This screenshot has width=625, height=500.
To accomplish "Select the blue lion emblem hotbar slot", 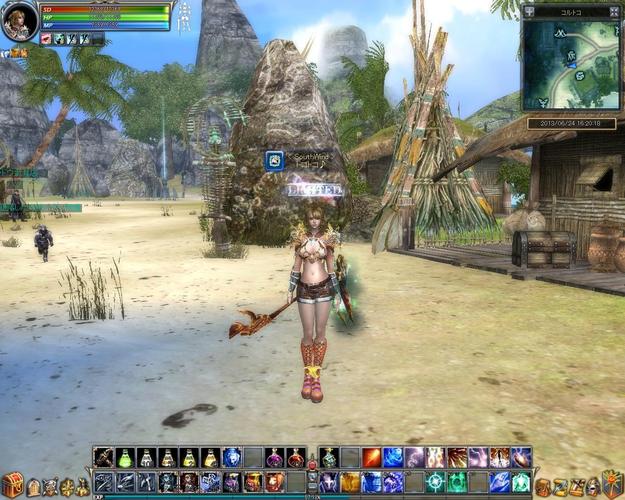I will click(232, 458).
